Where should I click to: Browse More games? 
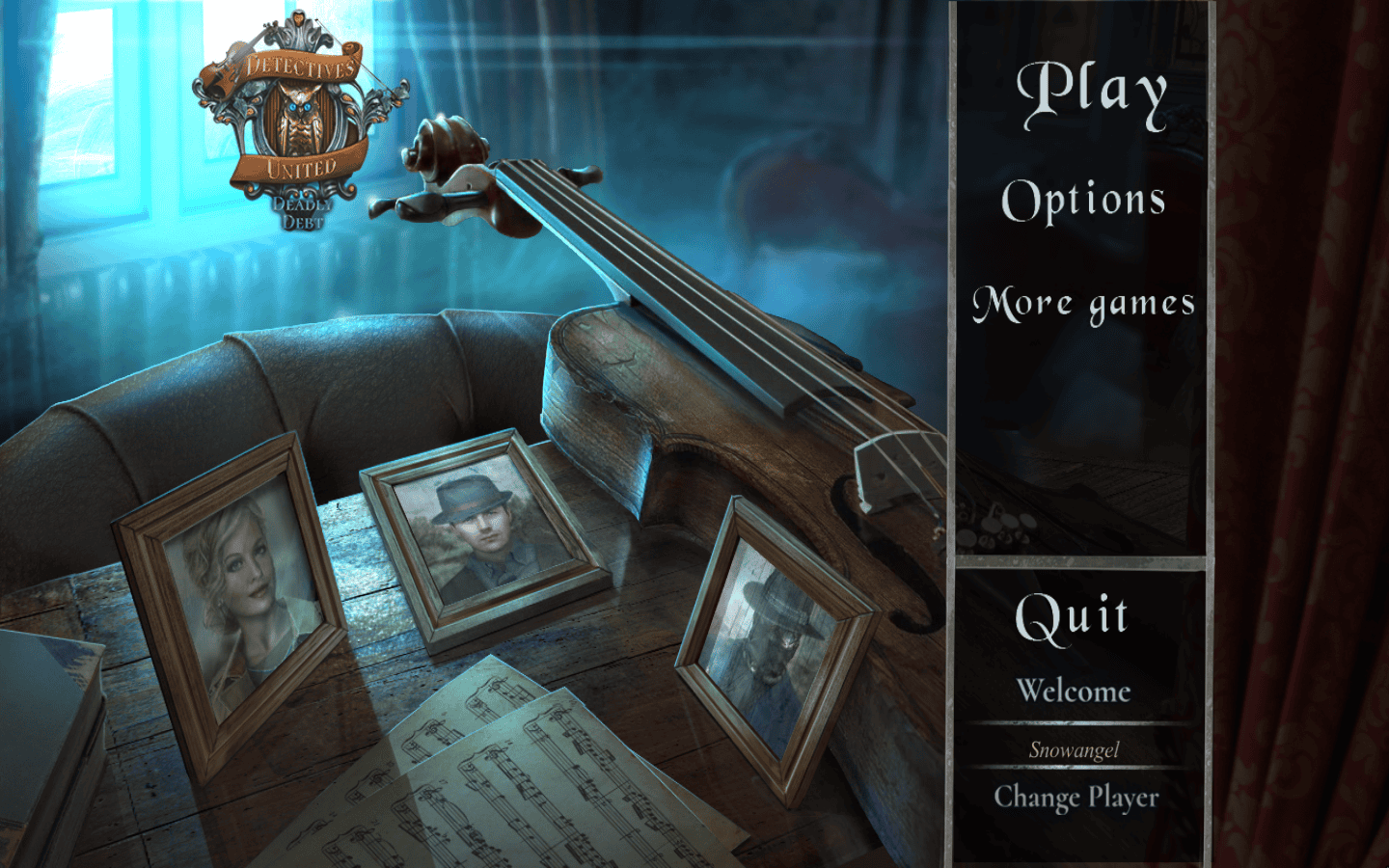pos(1083,304)
